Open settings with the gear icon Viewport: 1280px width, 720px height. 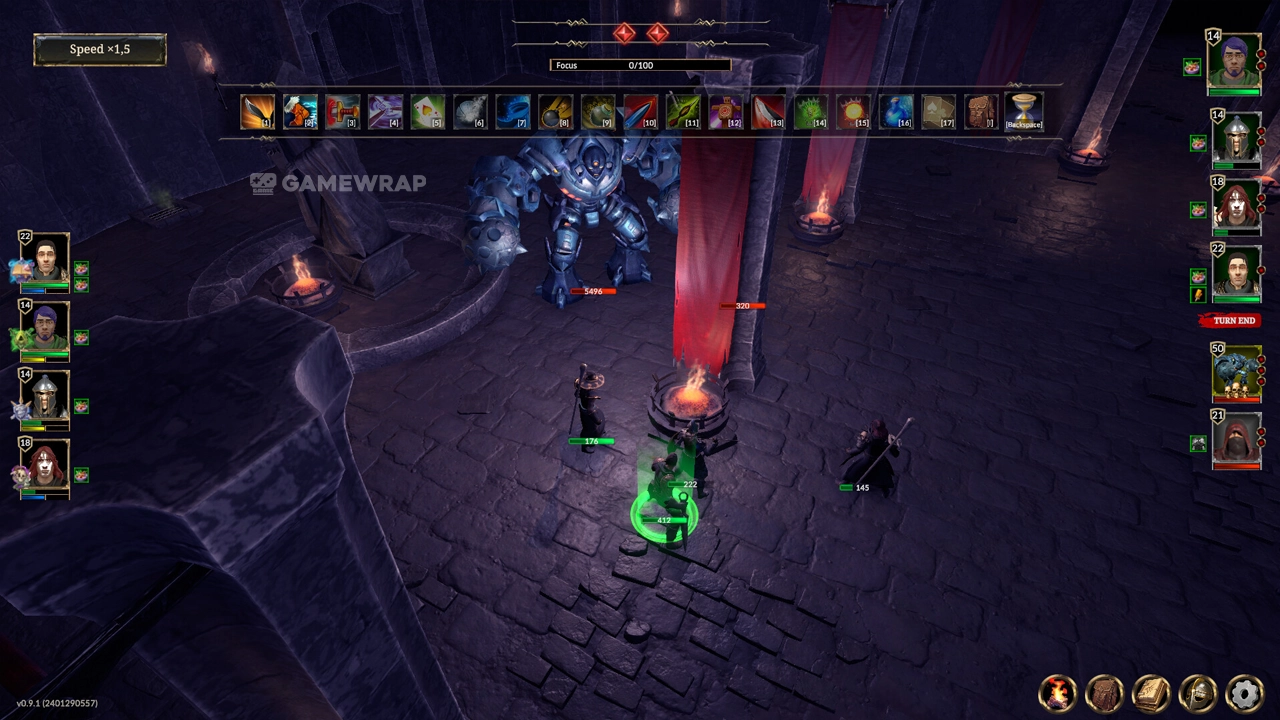point(1244,692)
